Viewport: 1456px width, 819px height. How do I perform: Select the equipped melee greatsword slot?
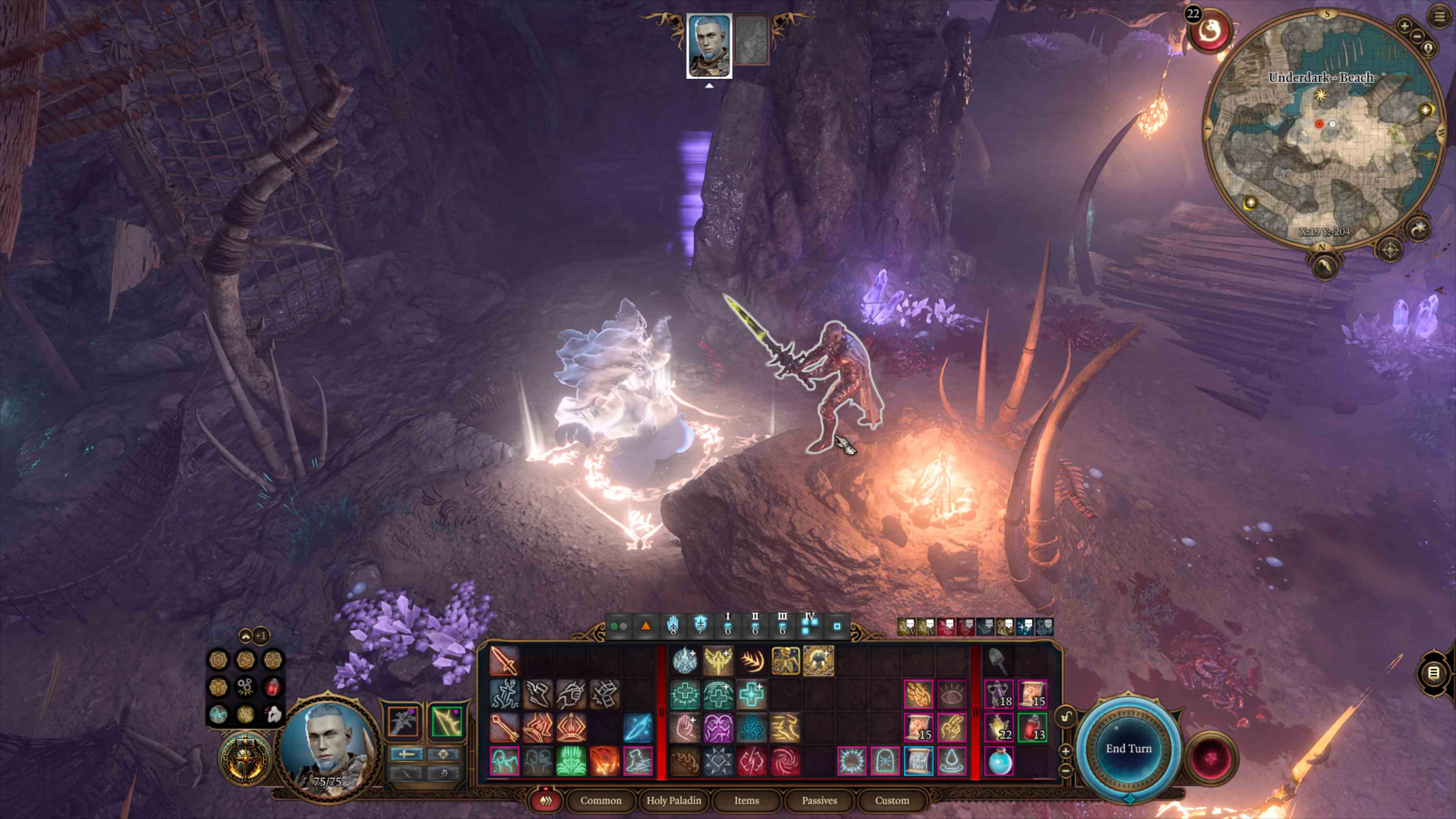pos(403,721)
